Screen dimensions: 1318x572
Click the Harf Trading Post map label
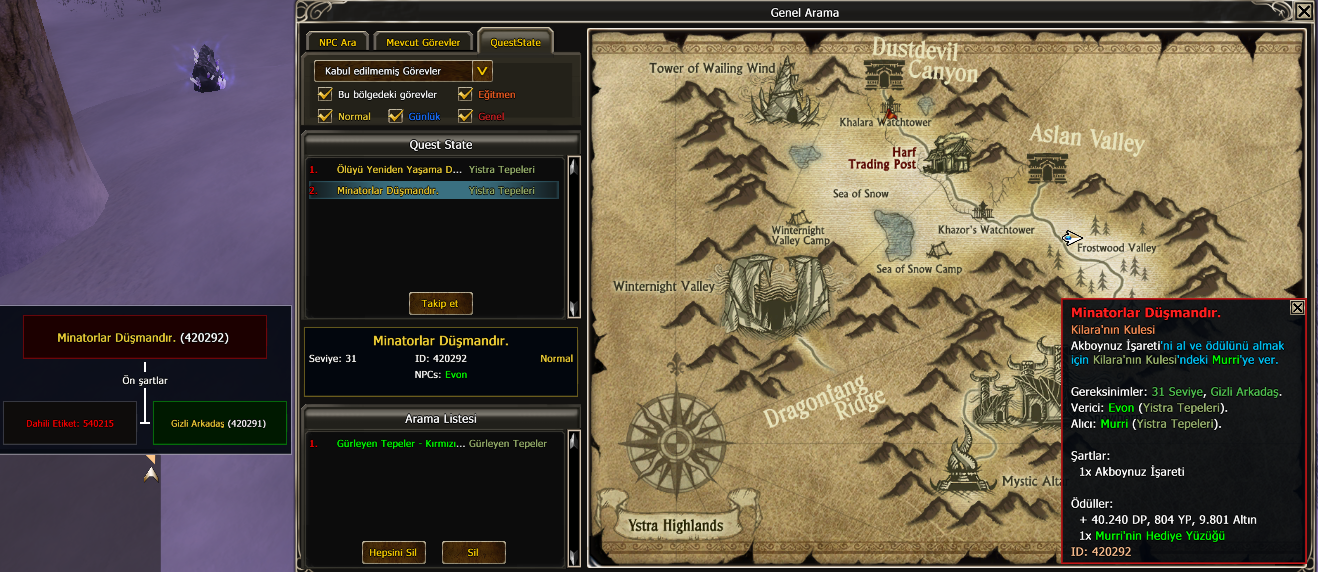click(x=883, y=158)
